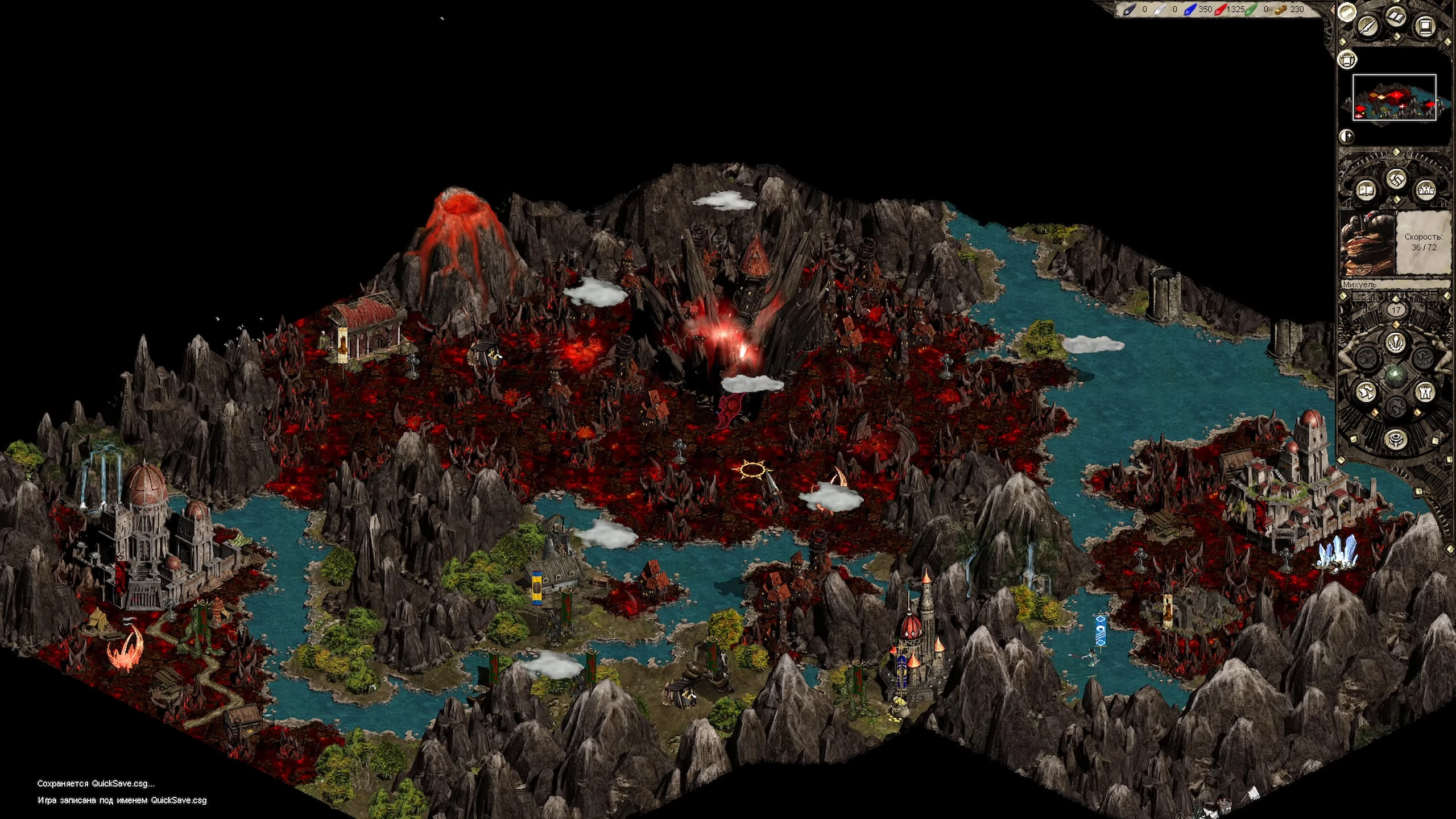
Task: Click the banner icon button beside the minimap
Action: [1347, 59]
